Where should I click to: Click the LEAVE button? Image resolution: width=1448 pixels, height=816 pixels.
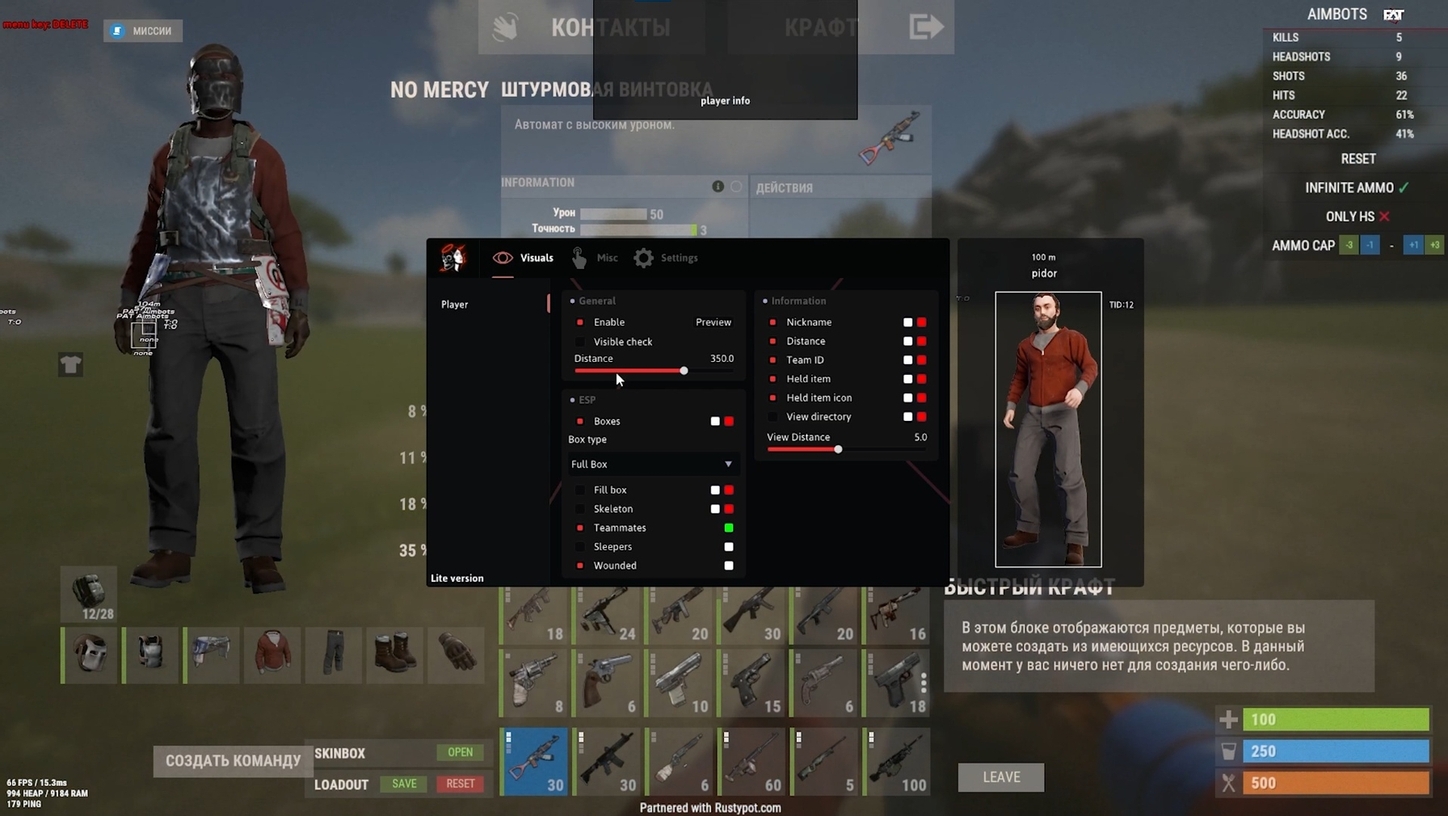click(1000, 777)
